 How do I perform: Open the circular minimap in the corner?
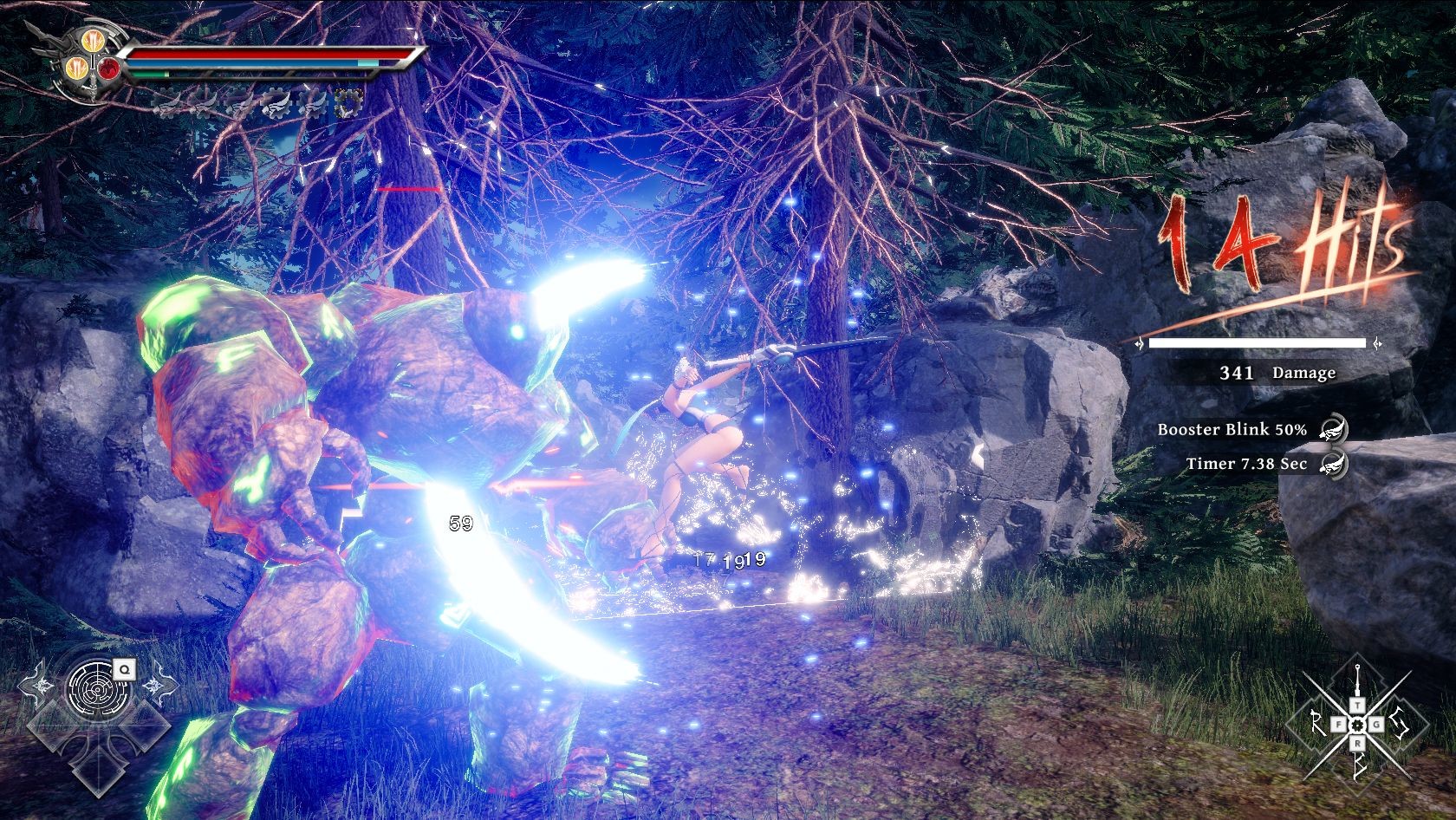[97, 690]
